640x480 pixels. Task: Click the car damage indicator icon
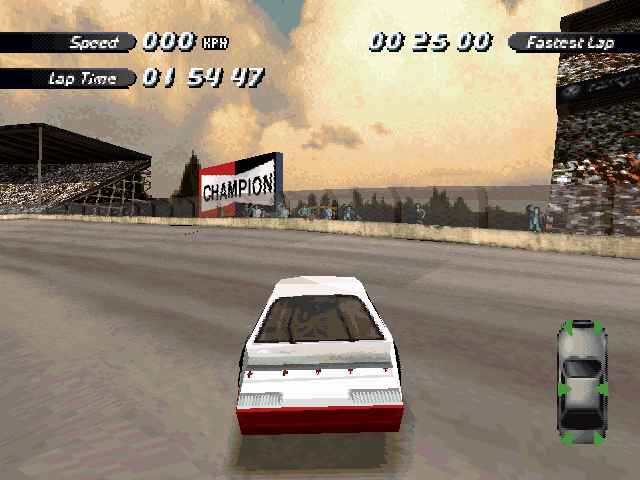pyautogui.click(x=581, y=382)
